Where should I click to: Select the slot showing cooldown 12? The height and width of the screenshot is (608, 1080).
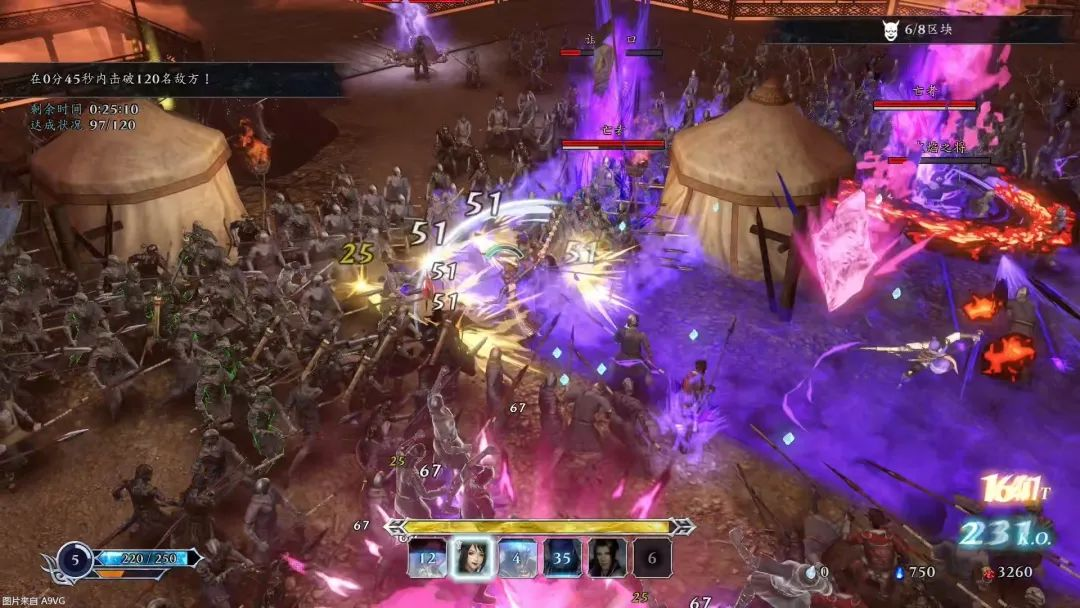point(427,558)
